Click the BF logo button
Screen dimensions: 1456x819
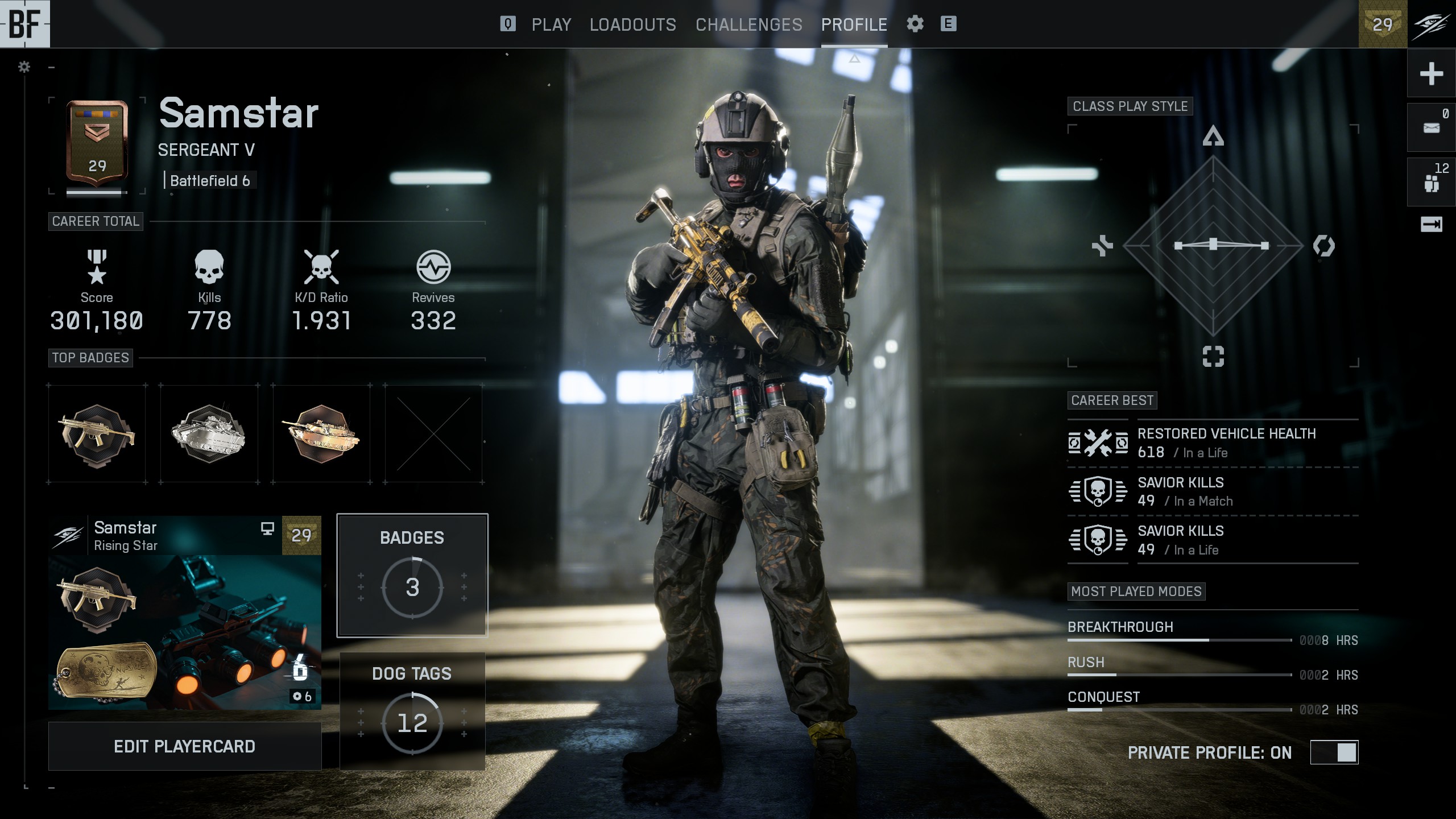click(25, 24)
